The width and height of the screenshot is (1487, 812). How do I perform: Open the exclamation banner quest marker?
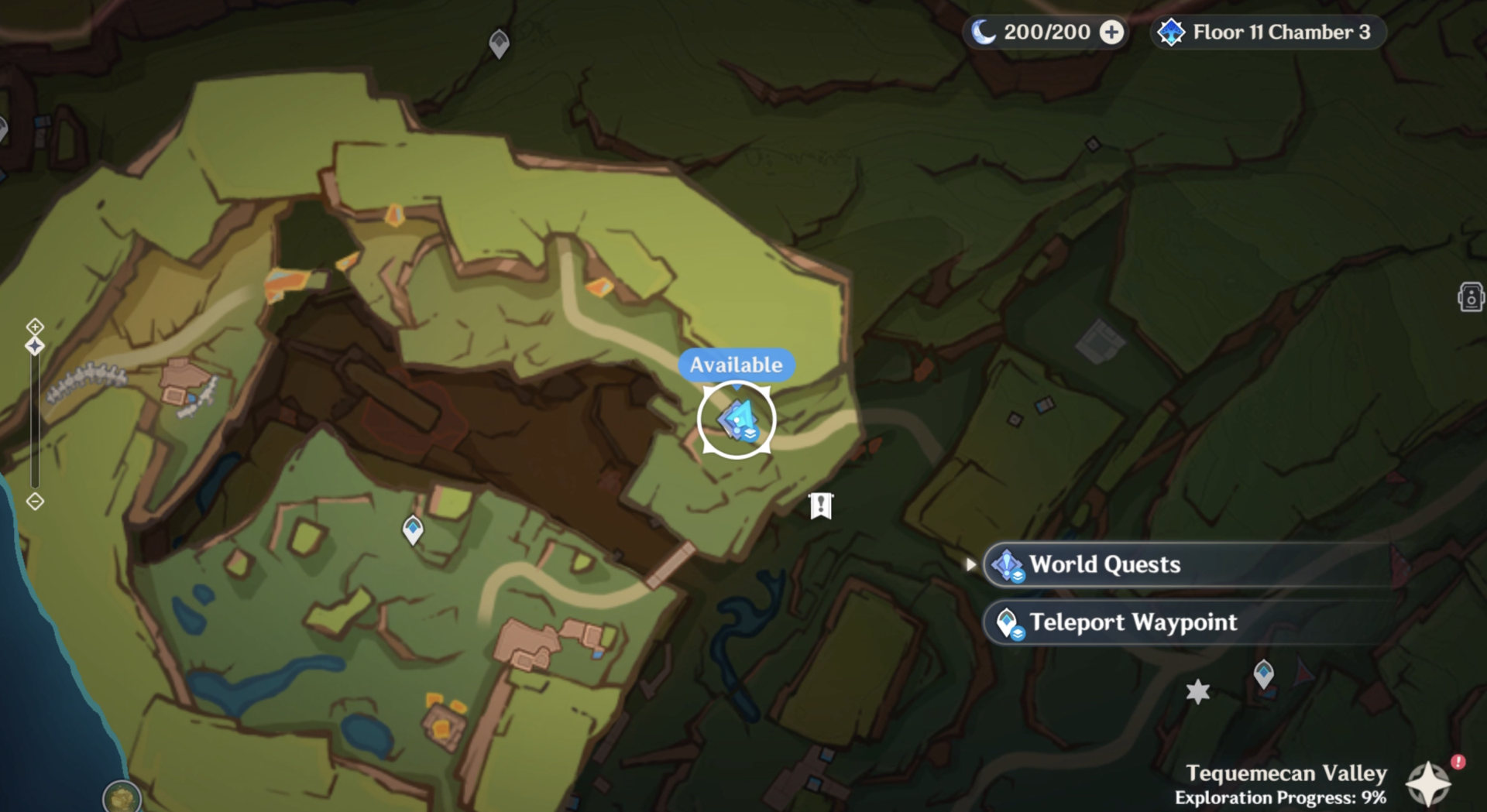click(x=821, y=506)
